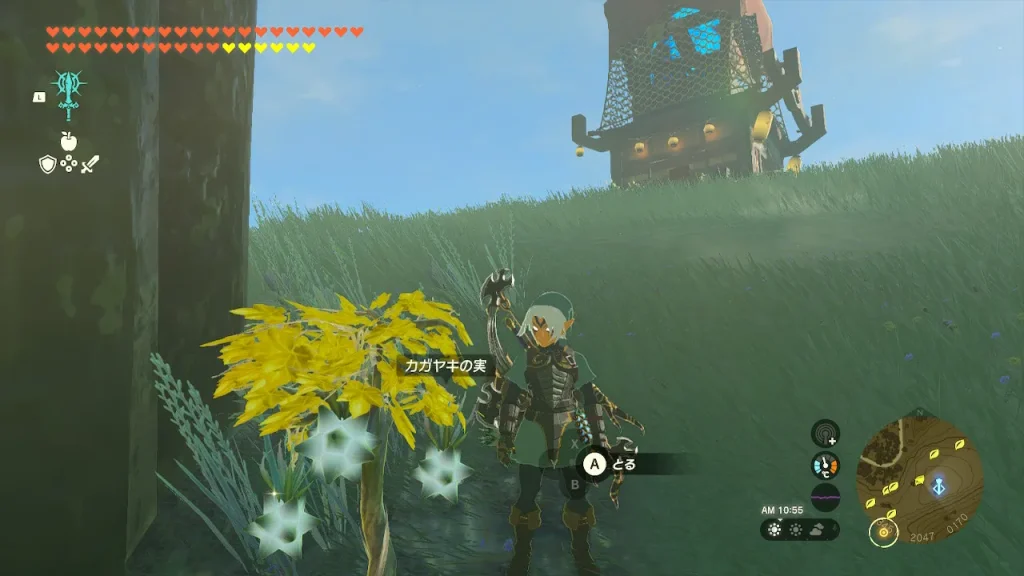The width and height of the screenshot is (1024, 576).
Task: Activate the teal sword ability icon
Action: [x=68, y=91]
